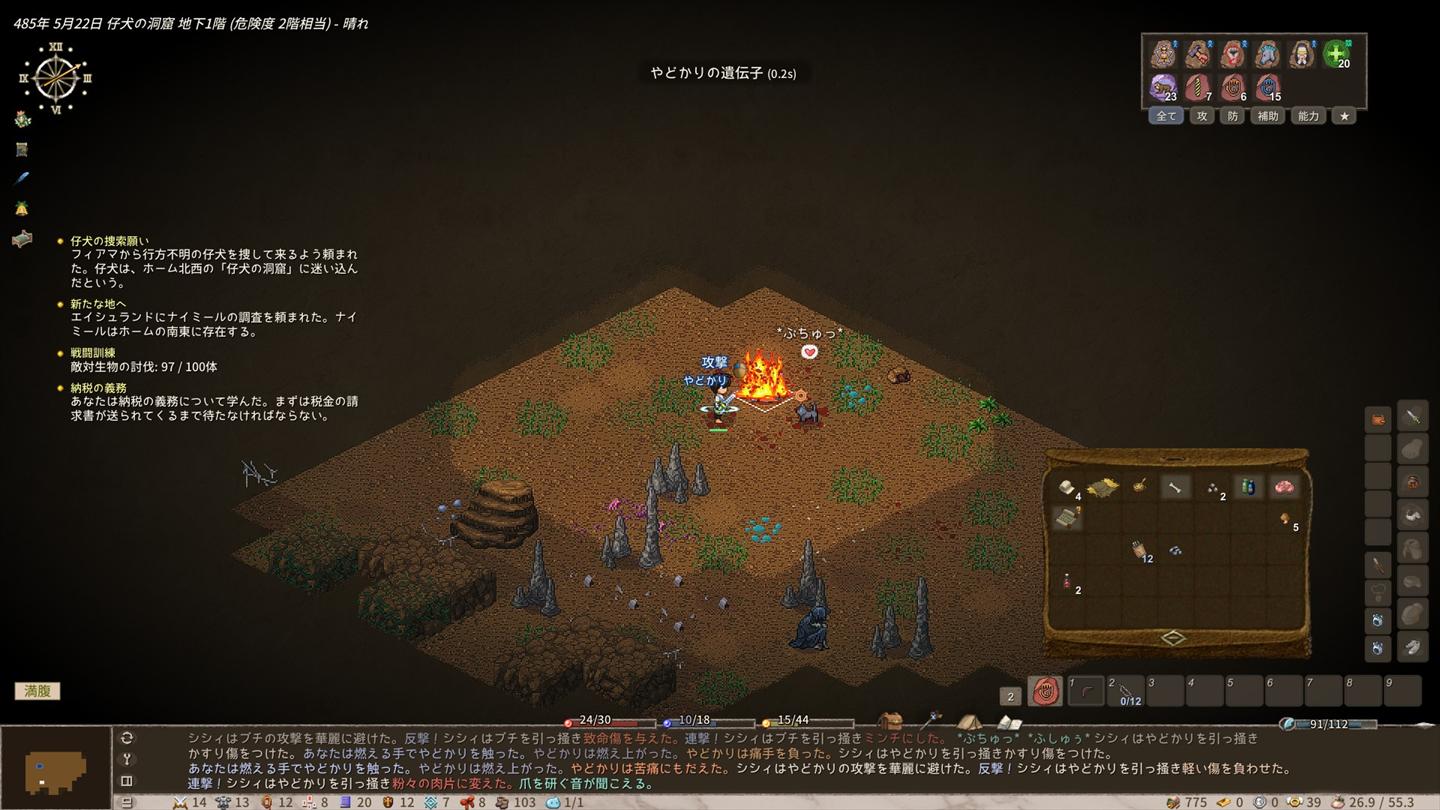Select the 全て ability filter tab
The height and width of the screenshot is (810, 1440).
pos(1166,116)
